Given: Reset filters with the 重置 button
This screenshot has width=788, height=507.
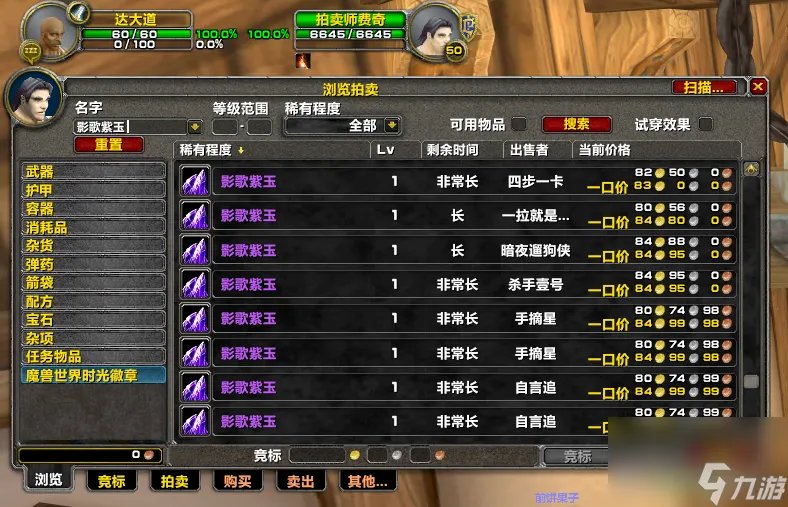Looking at the screenshot, I should (109, 145).
